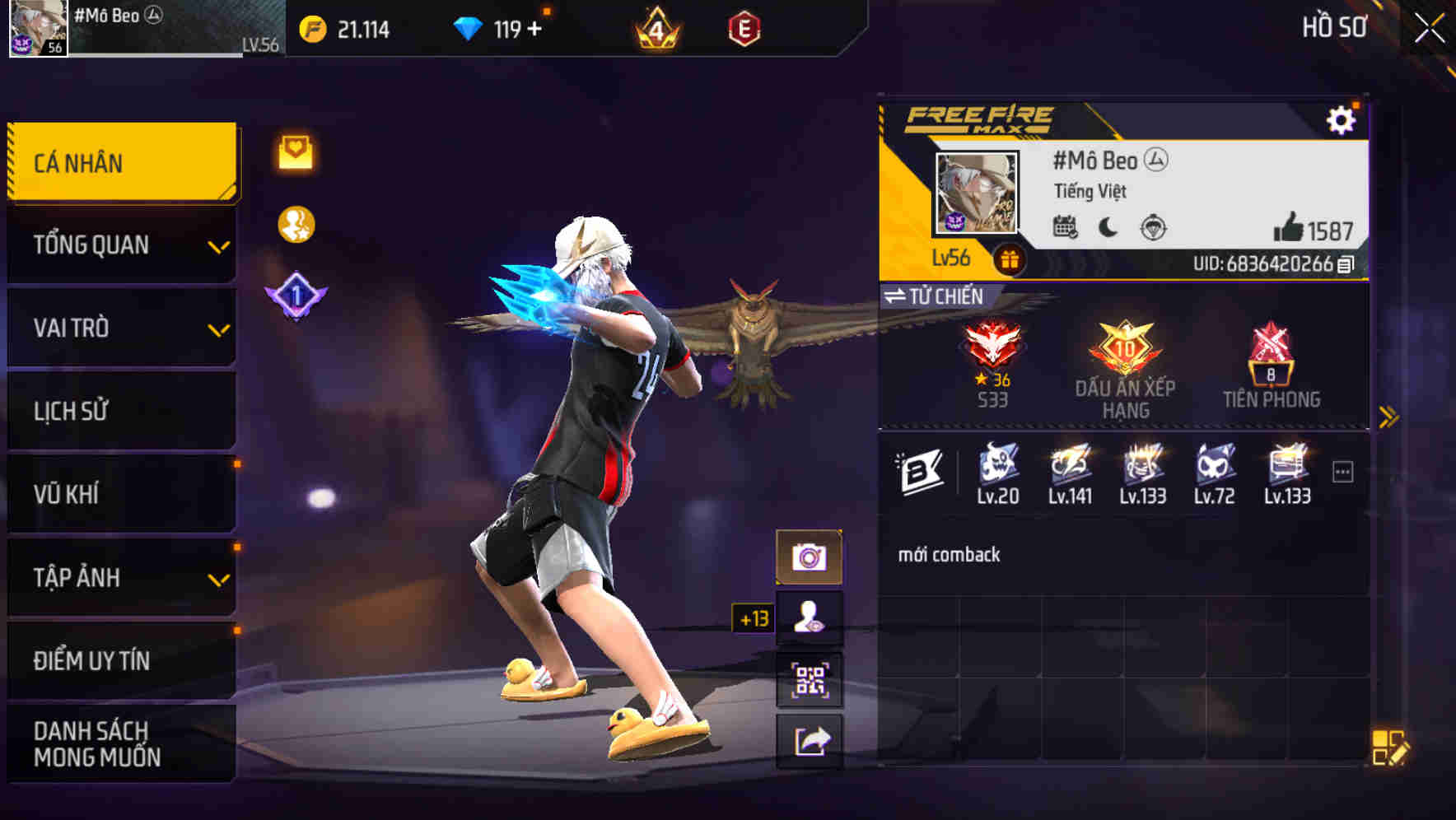Open the VŨ KHÍ tab

pos(120,494)
